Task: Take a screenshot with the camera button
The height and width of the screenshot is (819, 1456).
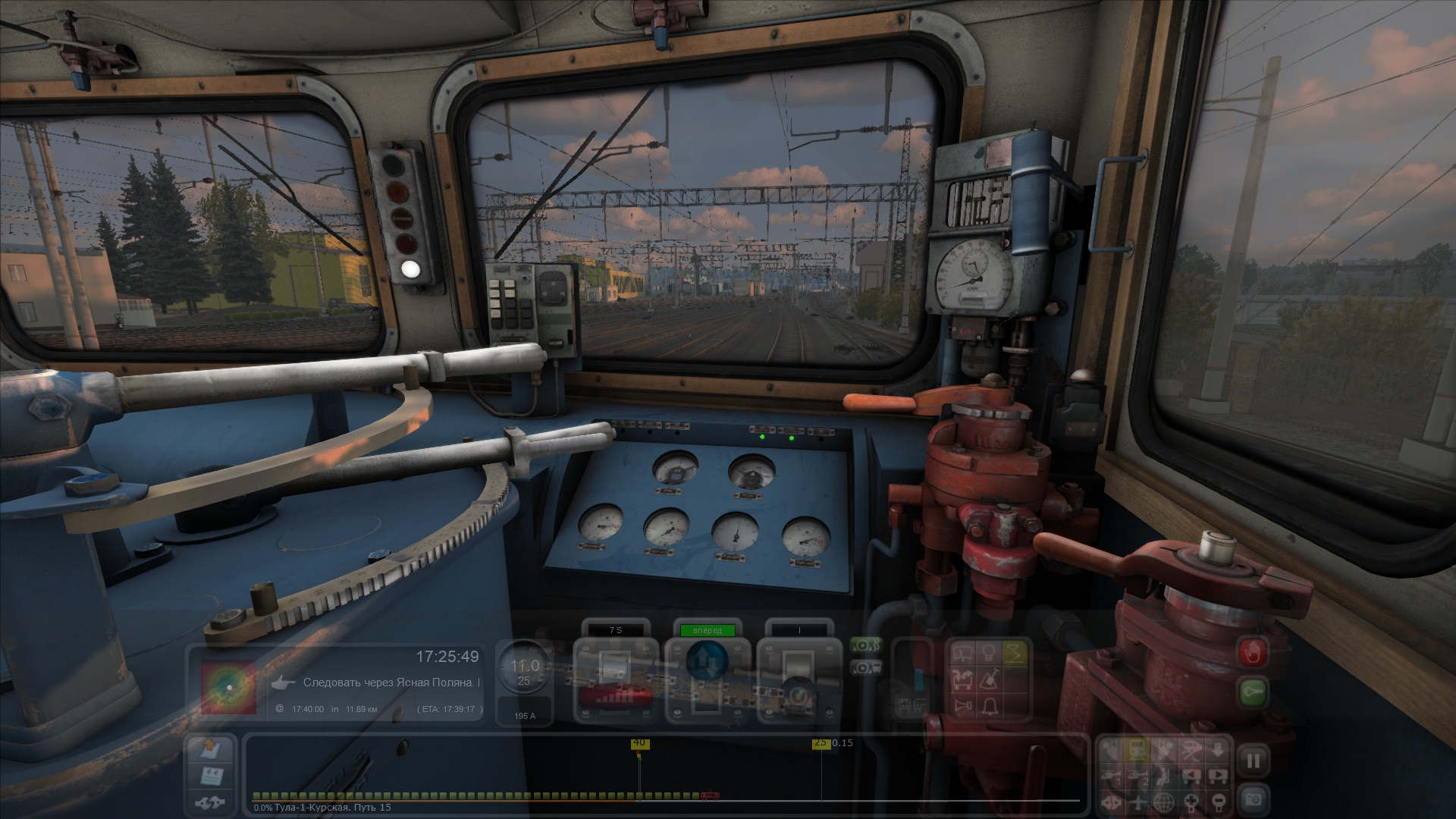Action: 1253,798
